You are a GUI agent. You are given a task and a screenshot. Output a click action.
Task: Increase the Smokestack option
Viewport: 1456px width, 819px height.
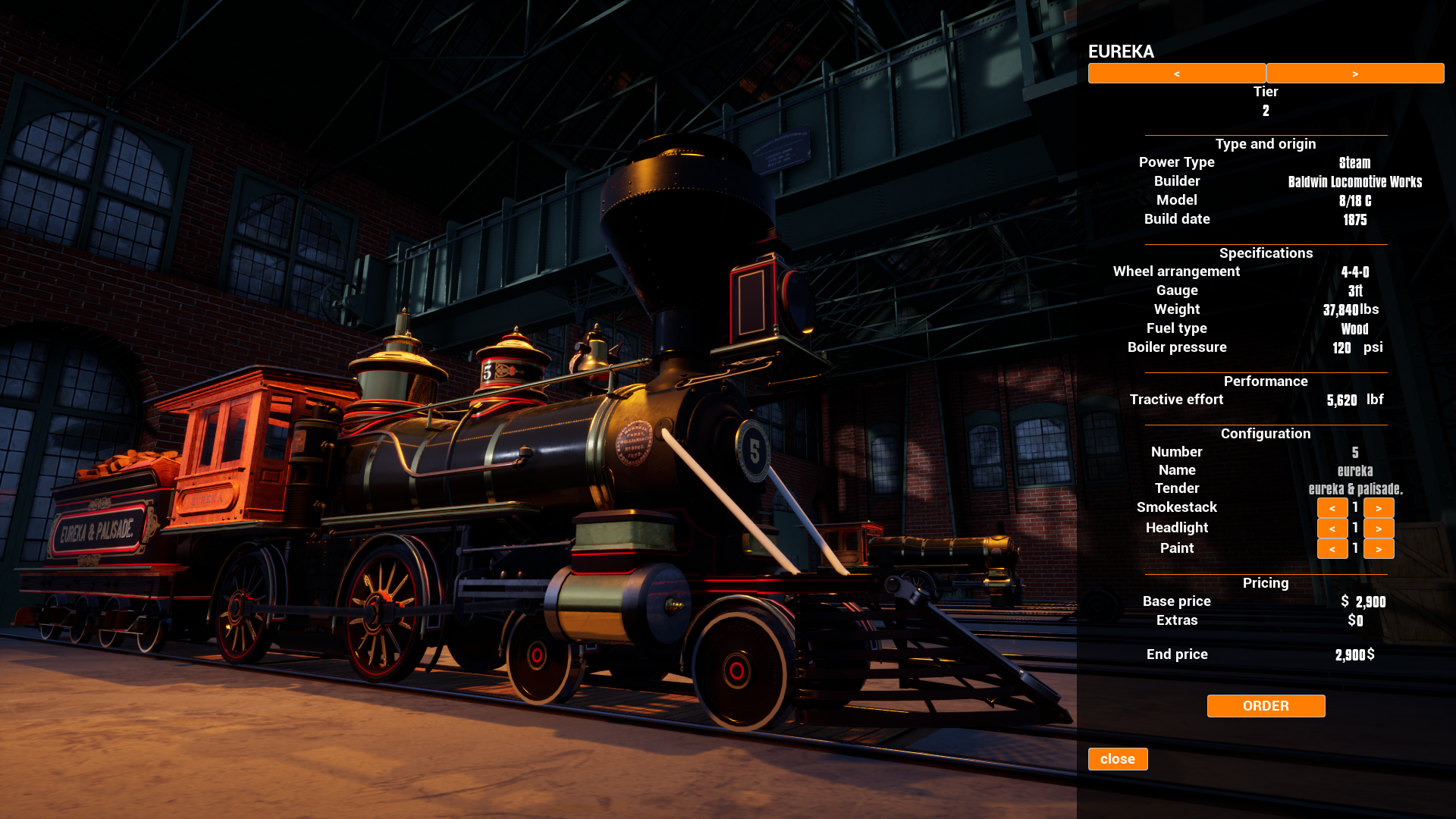(1378, 508)
